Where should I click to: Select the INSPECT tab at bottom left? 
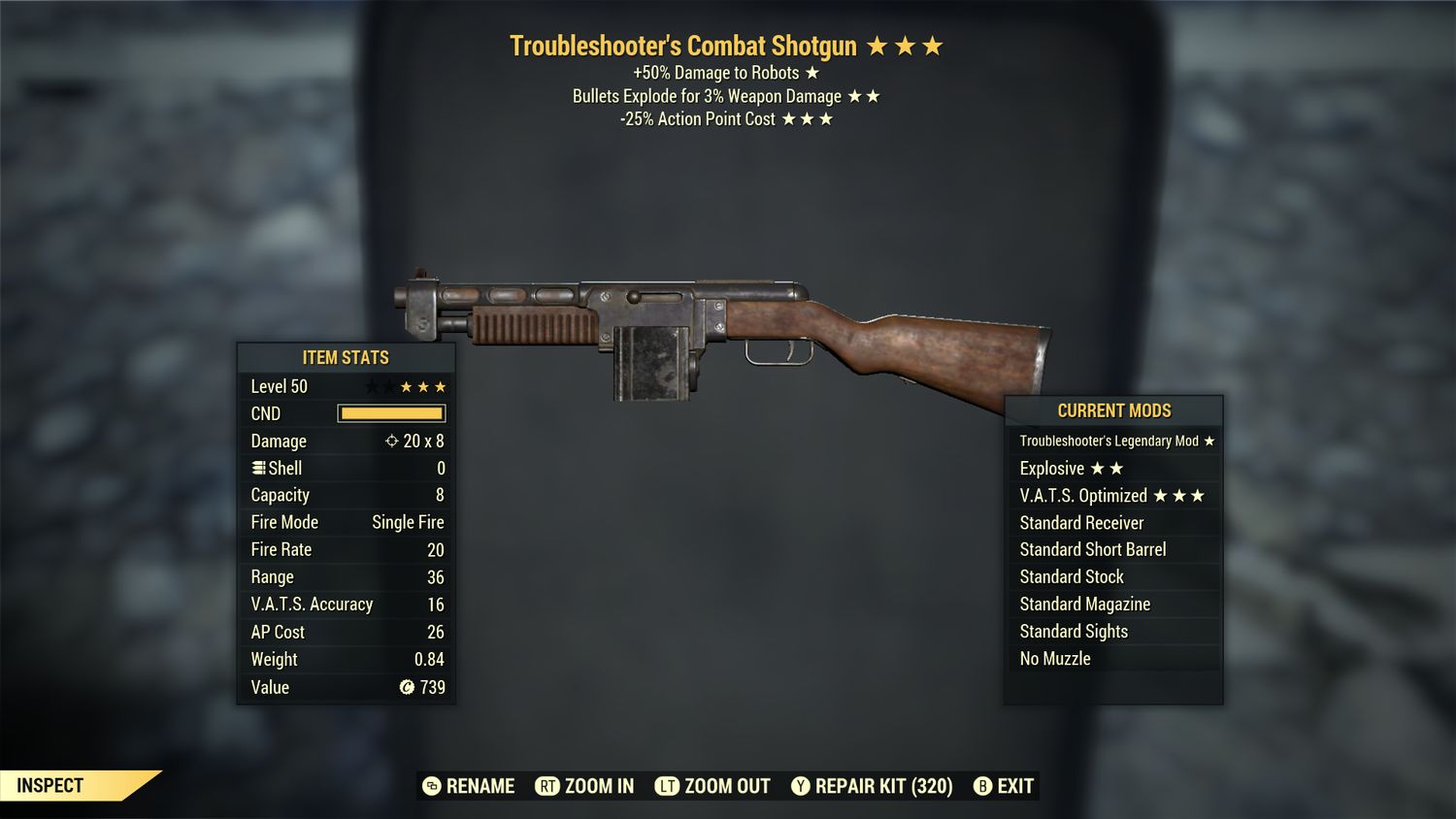click(50, 786)
